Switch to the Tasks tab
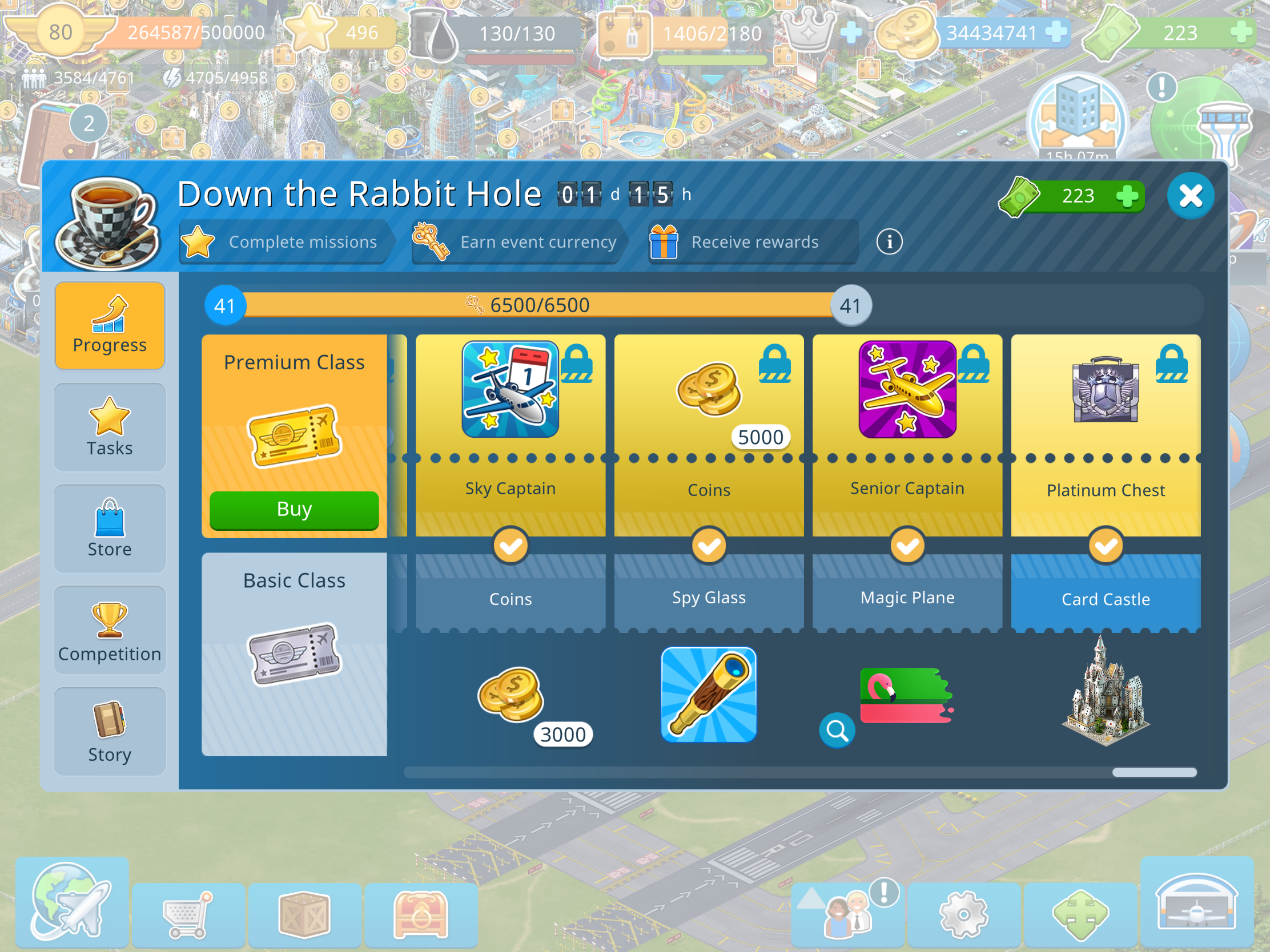 pos(110,427)
